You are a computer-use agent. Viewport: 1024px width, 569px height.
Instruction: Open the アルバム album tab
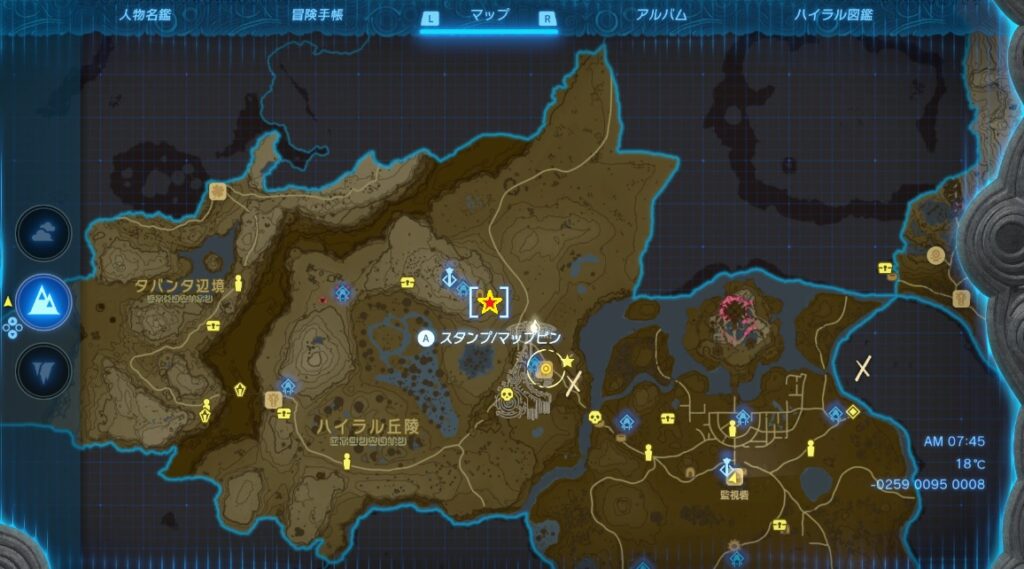pyautogui.click(x=661, y=15)
